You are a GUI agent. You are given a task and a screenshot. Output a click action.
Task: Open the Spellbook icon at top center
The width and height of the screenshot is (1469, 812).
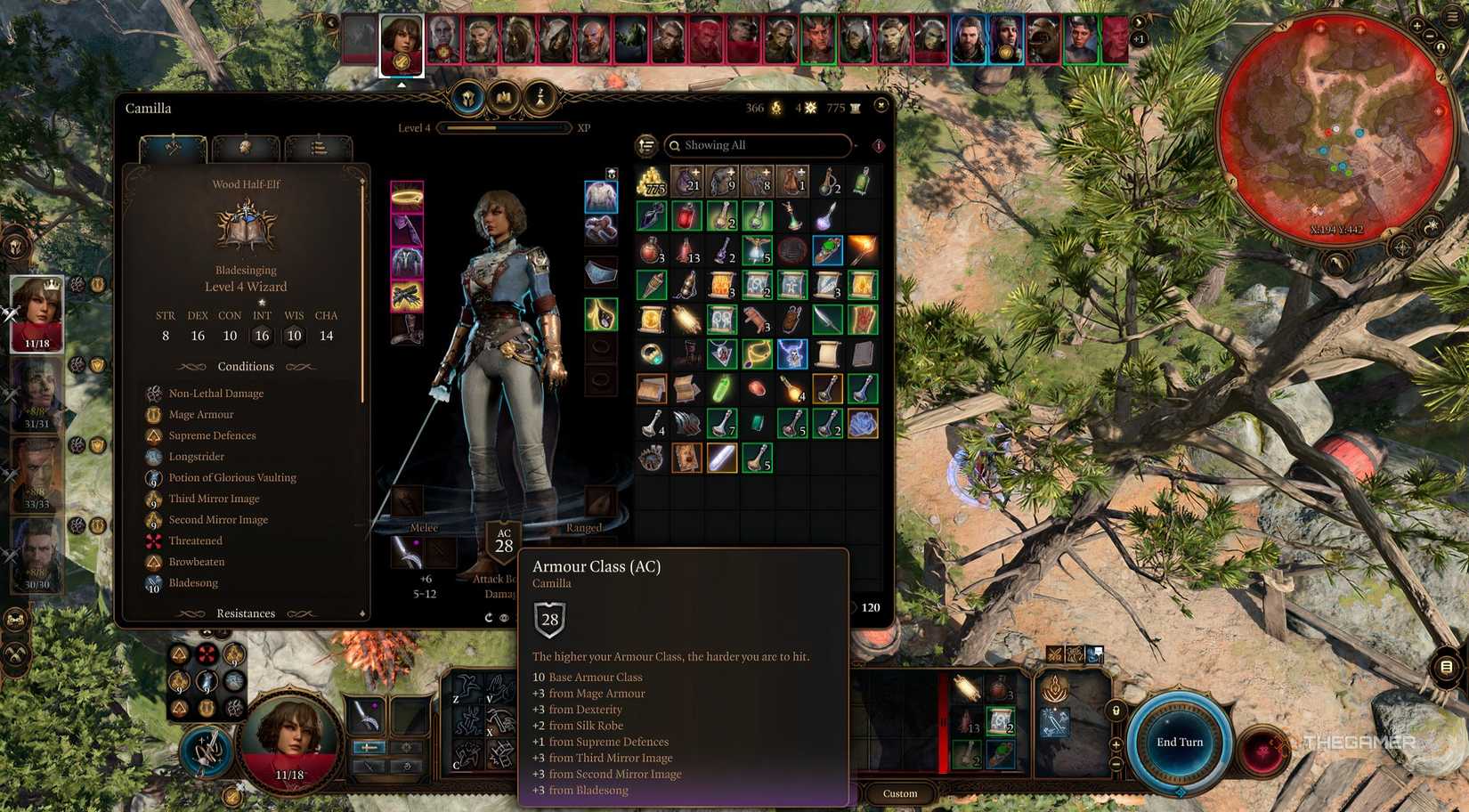coord(505,99)
